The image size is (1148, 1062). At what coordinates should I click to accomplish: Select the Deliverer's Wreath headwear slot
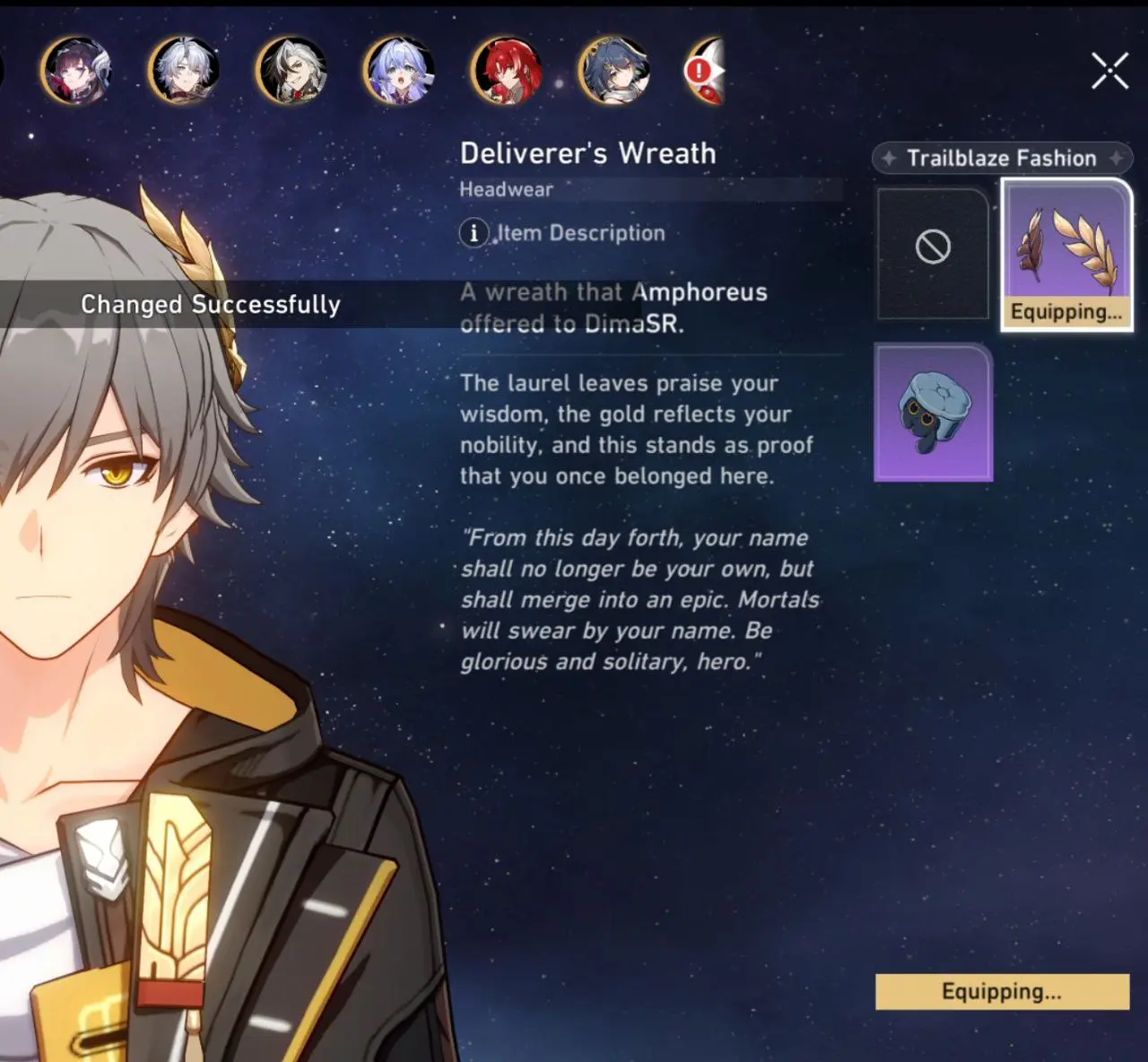(1066, 254)
